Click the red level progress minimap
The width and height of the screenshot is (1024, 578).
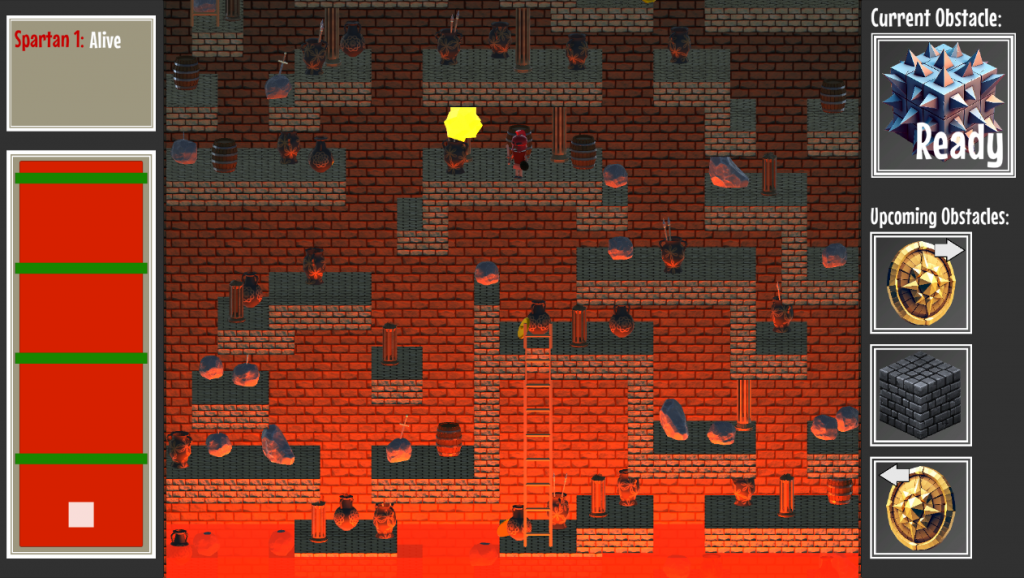tap(81, 353)
